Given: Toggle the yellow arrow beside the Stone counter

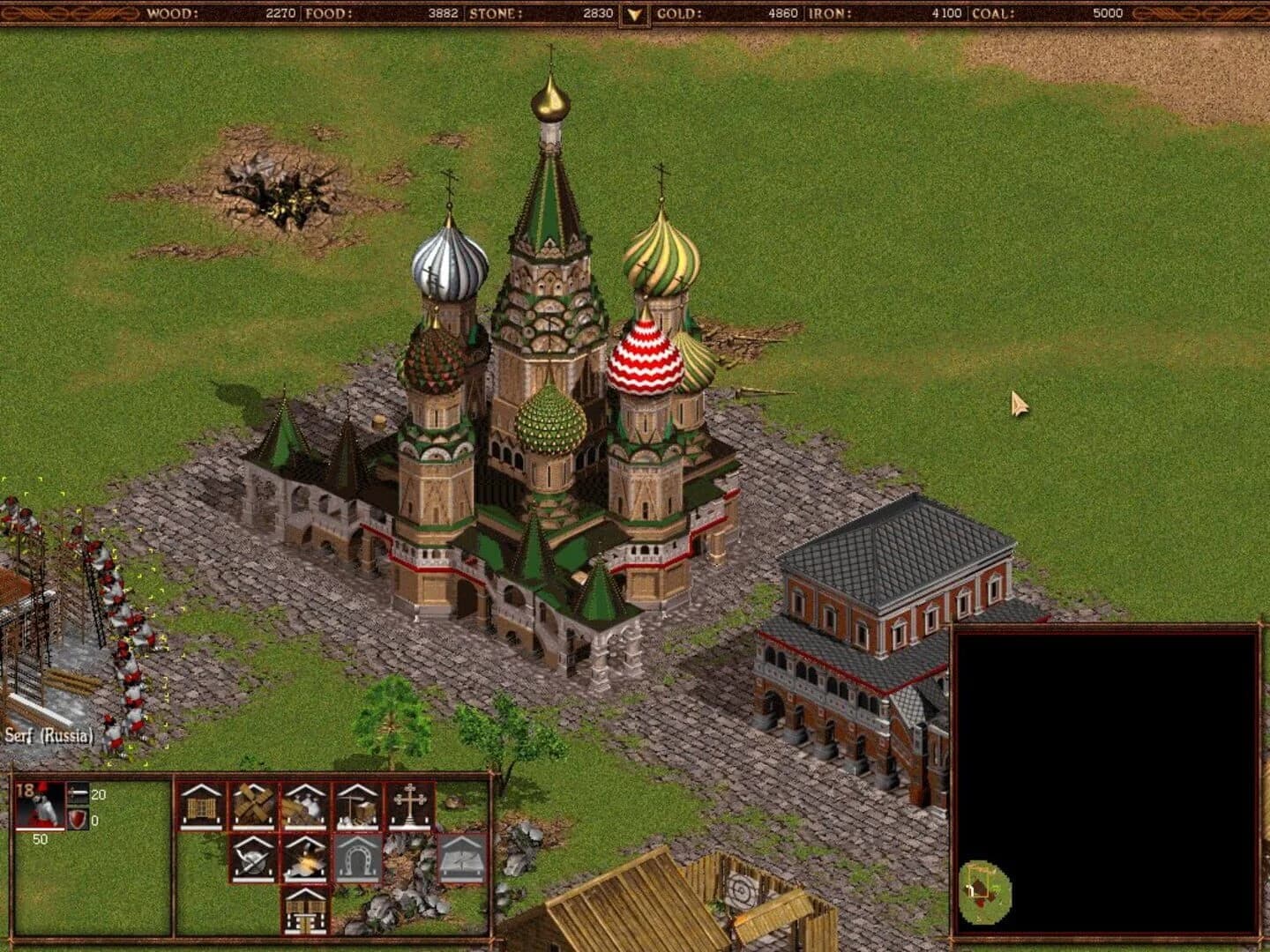Looking at the screenshot, I should point(632,13).
